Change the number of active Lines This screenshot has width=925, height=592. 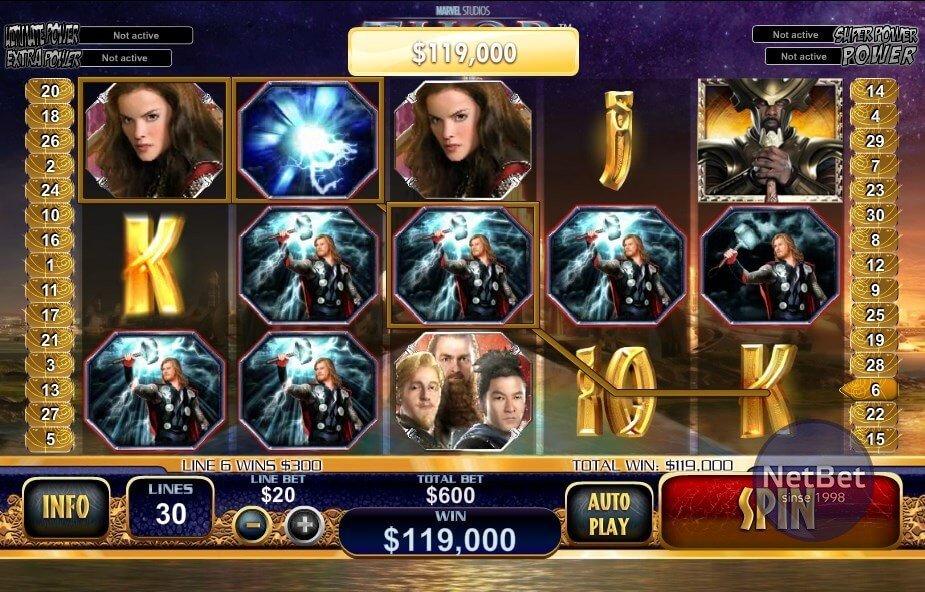[x=170, y=506]
